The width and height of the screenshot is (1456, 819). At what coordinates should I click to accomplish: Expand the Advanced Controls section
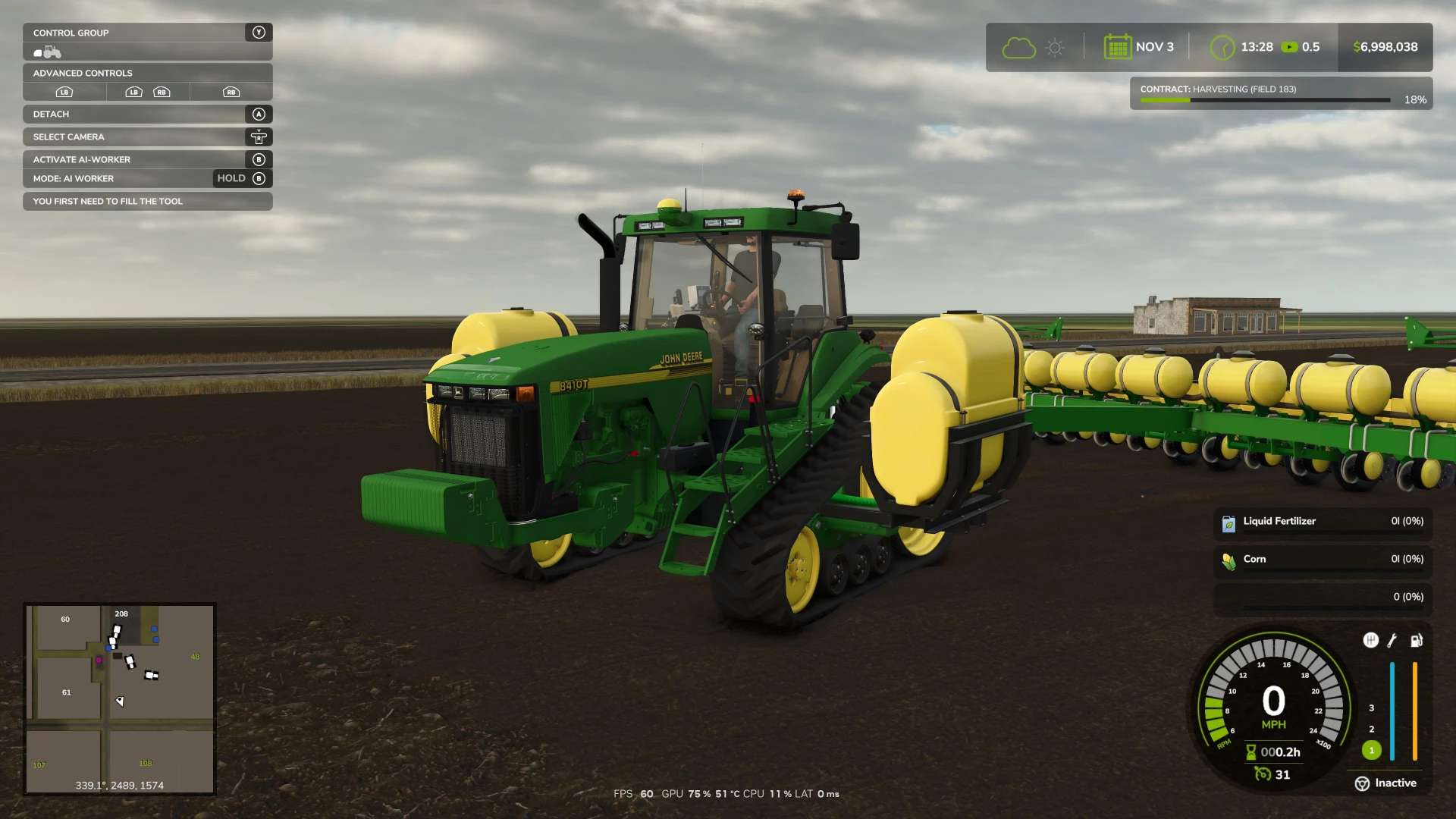(x=147, y=73)
